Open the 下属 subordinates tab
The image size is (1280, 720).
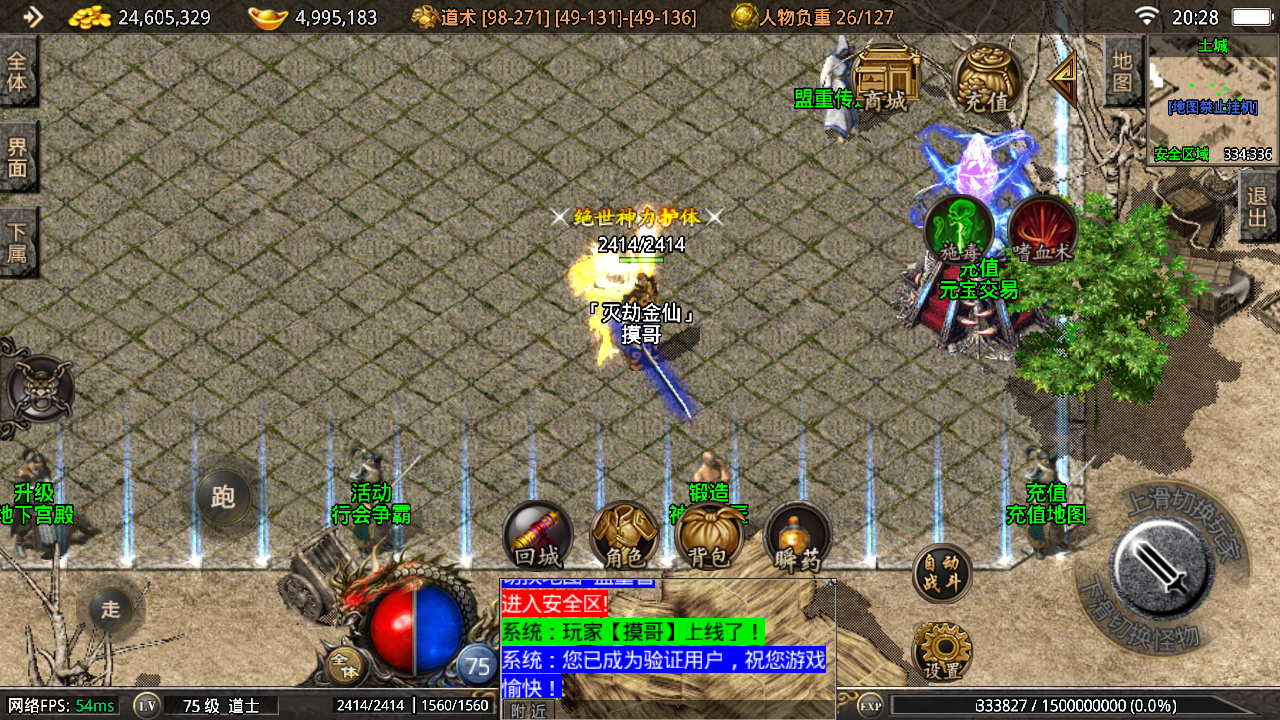(18, 241)
